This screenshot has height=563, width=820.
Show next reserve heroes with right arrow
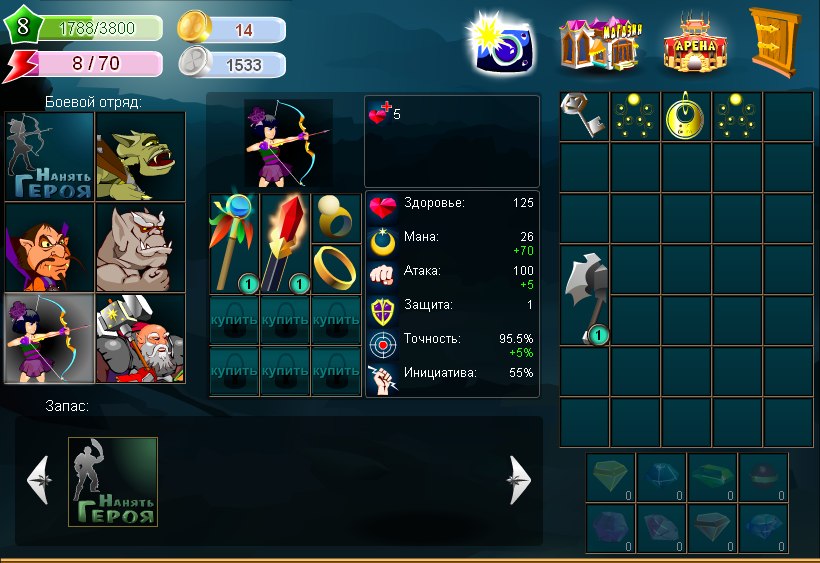click(519, 481)
